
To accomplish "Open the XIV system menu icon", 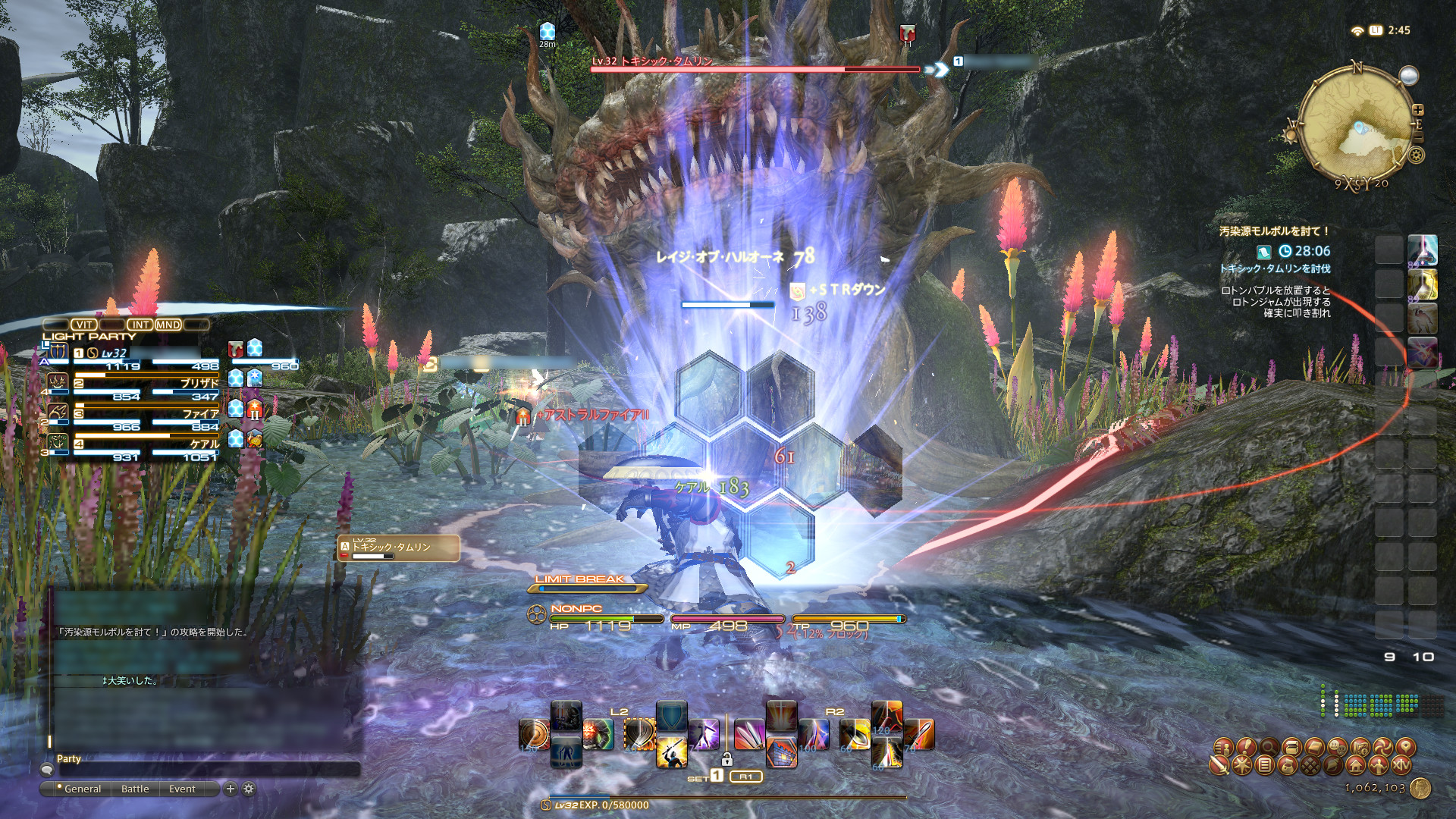I will [1401, 765].
